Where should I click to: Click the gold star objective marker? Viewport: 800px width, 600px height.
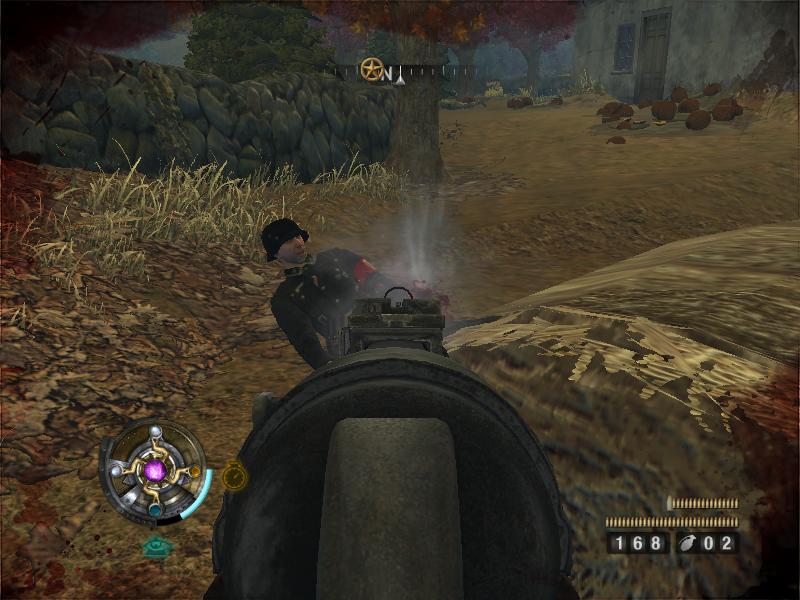[372, 69]
